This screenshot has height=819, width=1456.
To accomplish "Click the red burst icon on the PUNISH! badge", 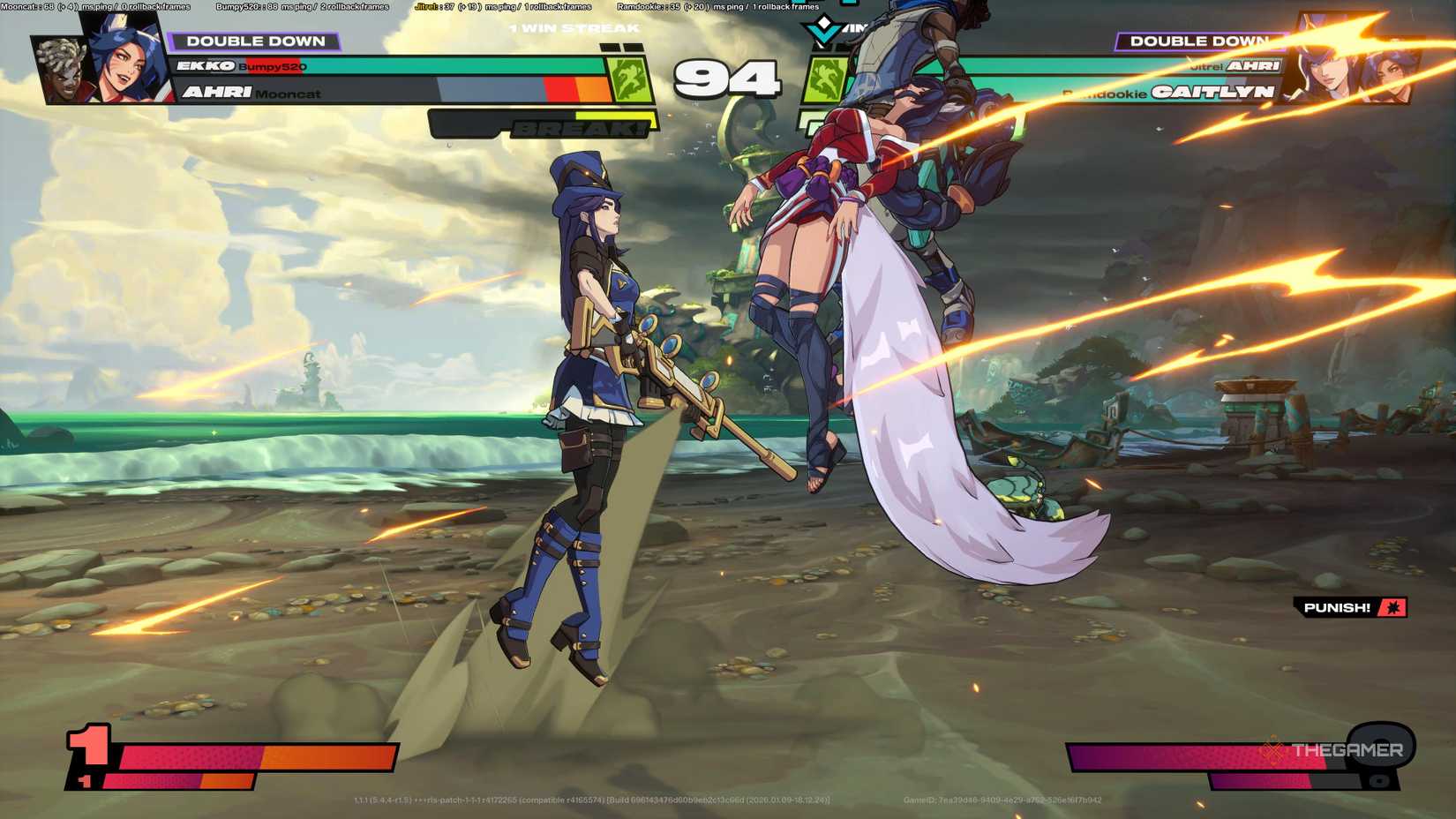I will [x=1392, y=606].
